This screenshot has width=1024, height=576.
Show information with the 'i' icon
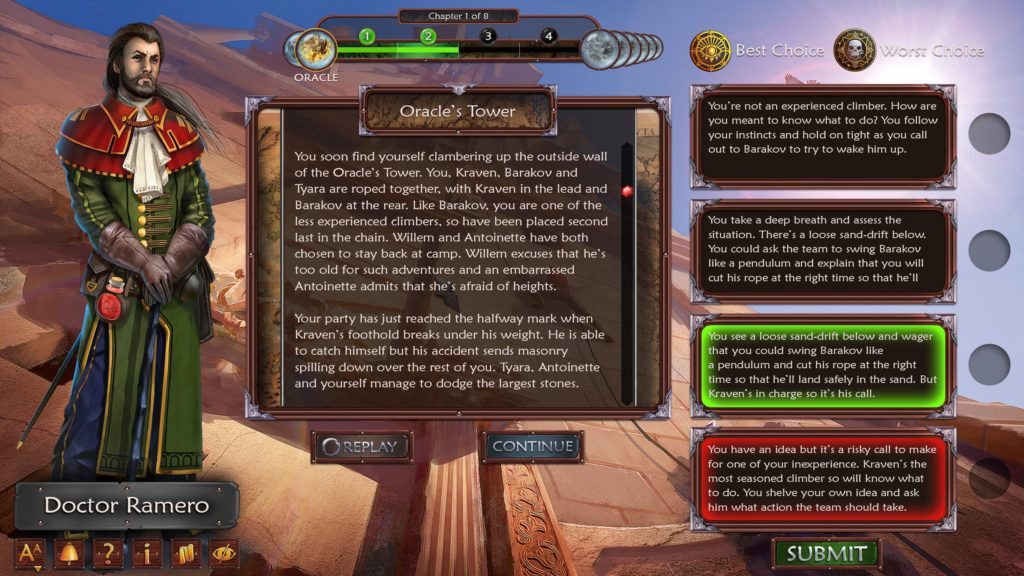coord(148,553)
